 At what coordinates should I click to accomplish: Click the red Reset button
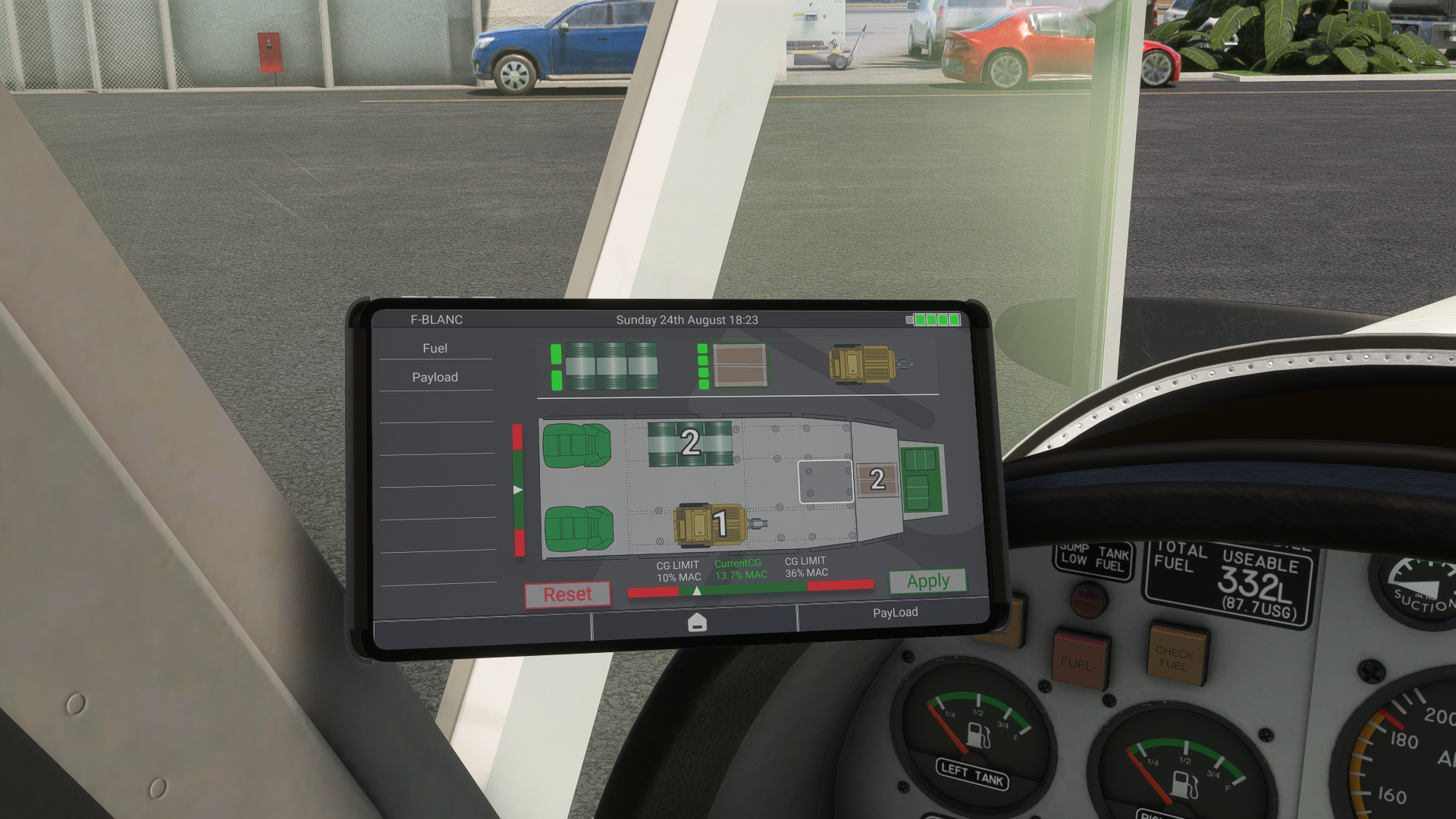pos(567,595)
